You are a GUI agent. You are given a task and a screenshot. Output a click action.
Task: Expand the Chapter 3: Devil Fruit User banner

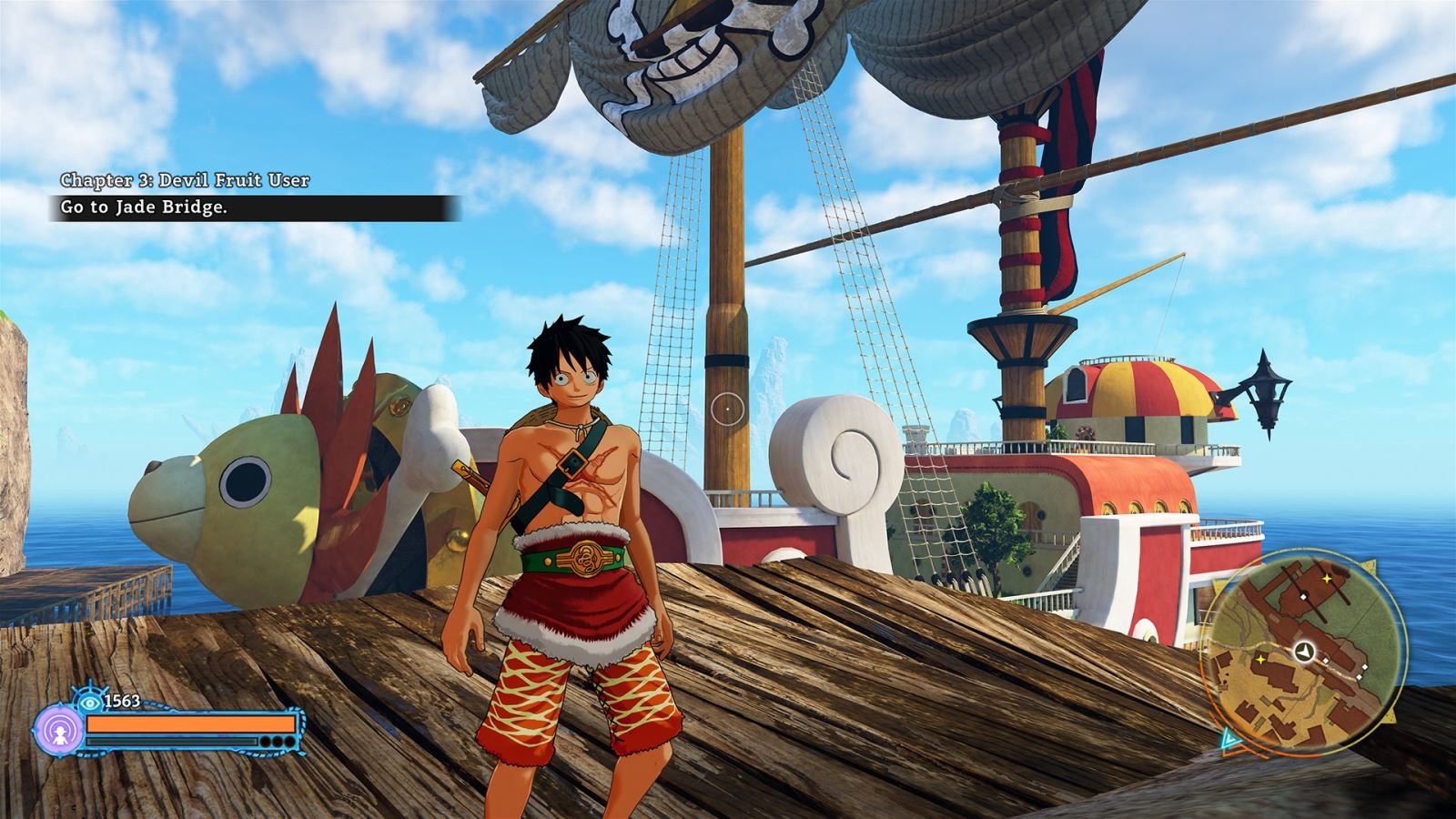[x=186, y=179]
